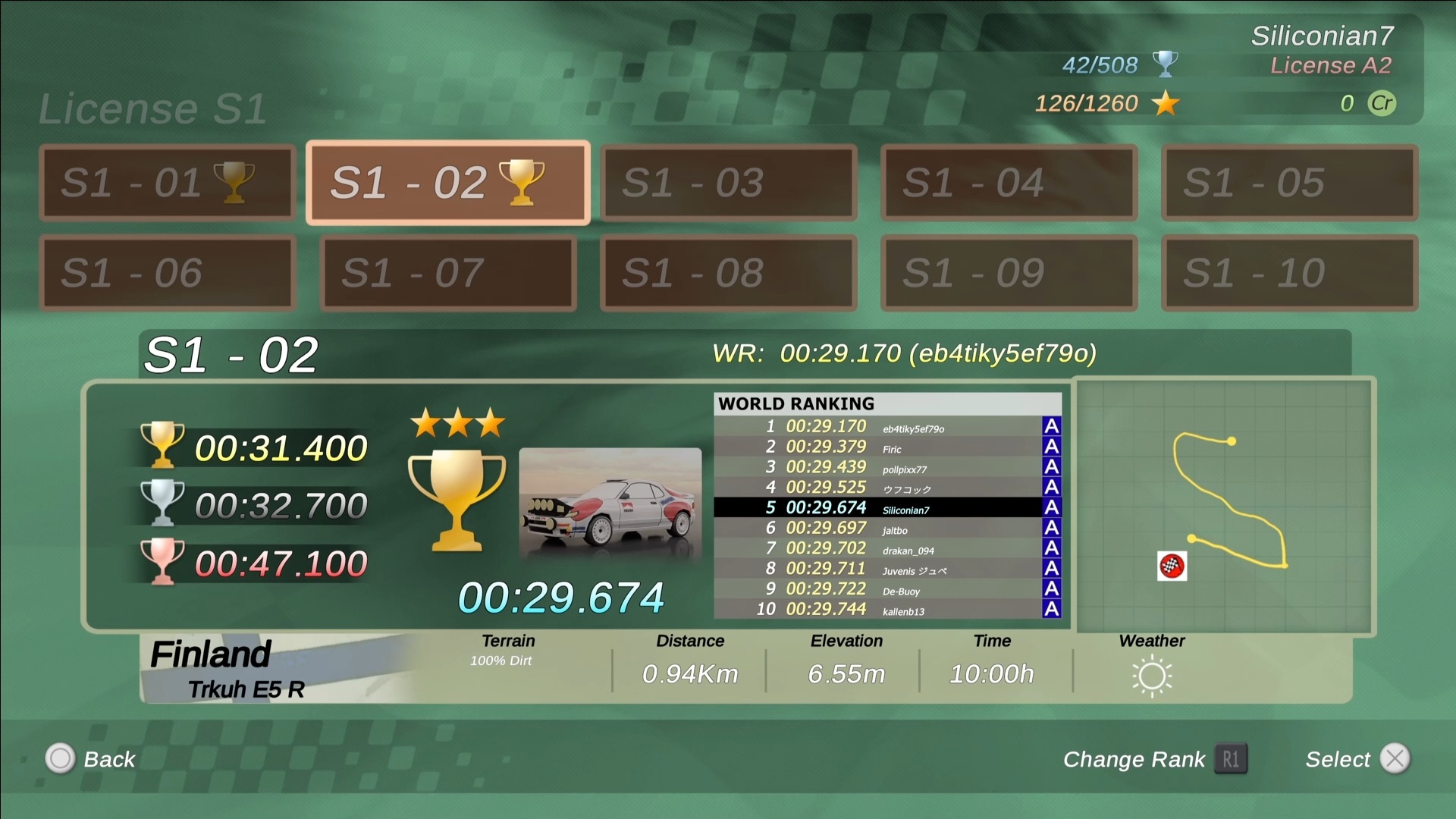1456x819 pixels.
Task: Select the S1 - 08 tile
Action: (x=728, y=273)
